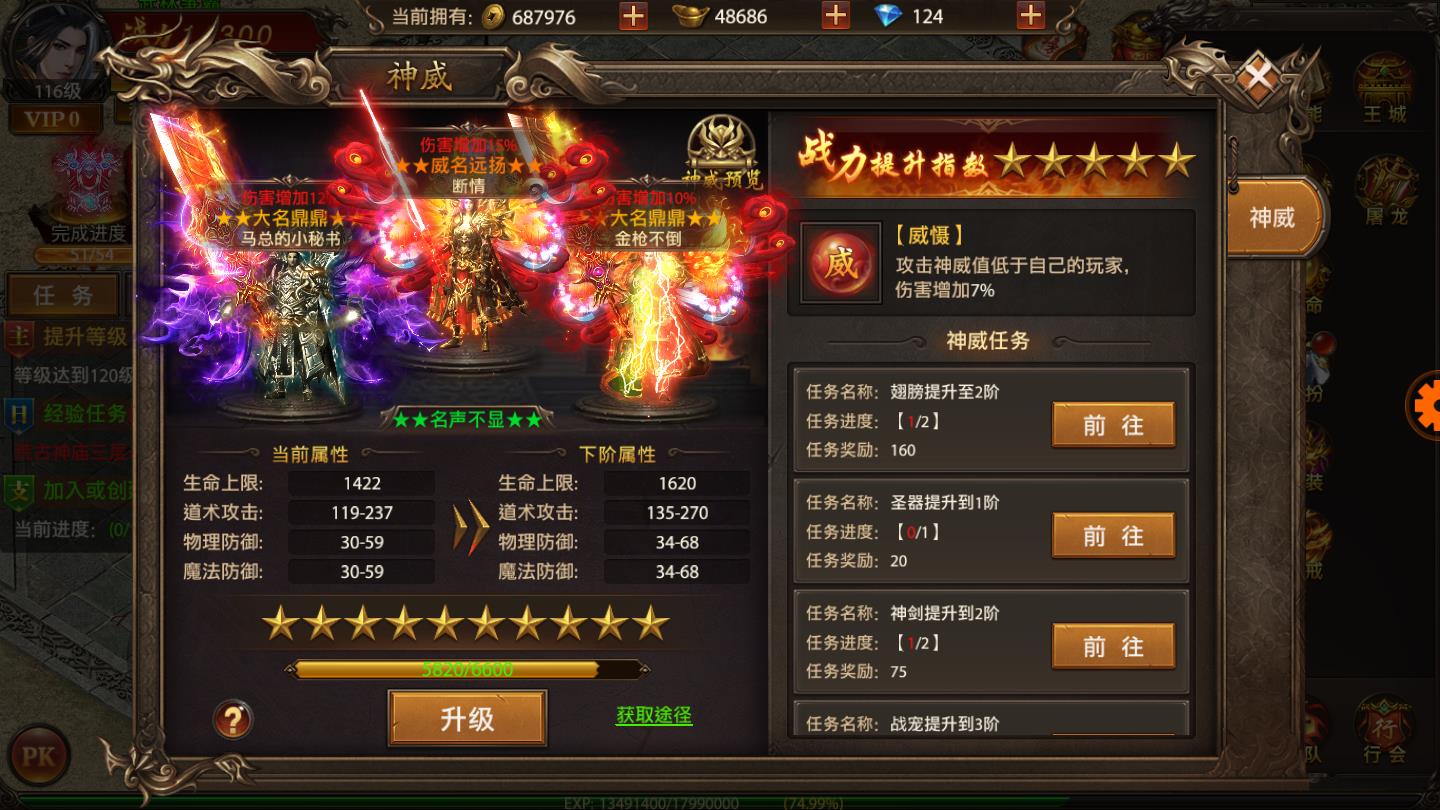
Task: Click the question mark help icon
Action: (232, 717)
